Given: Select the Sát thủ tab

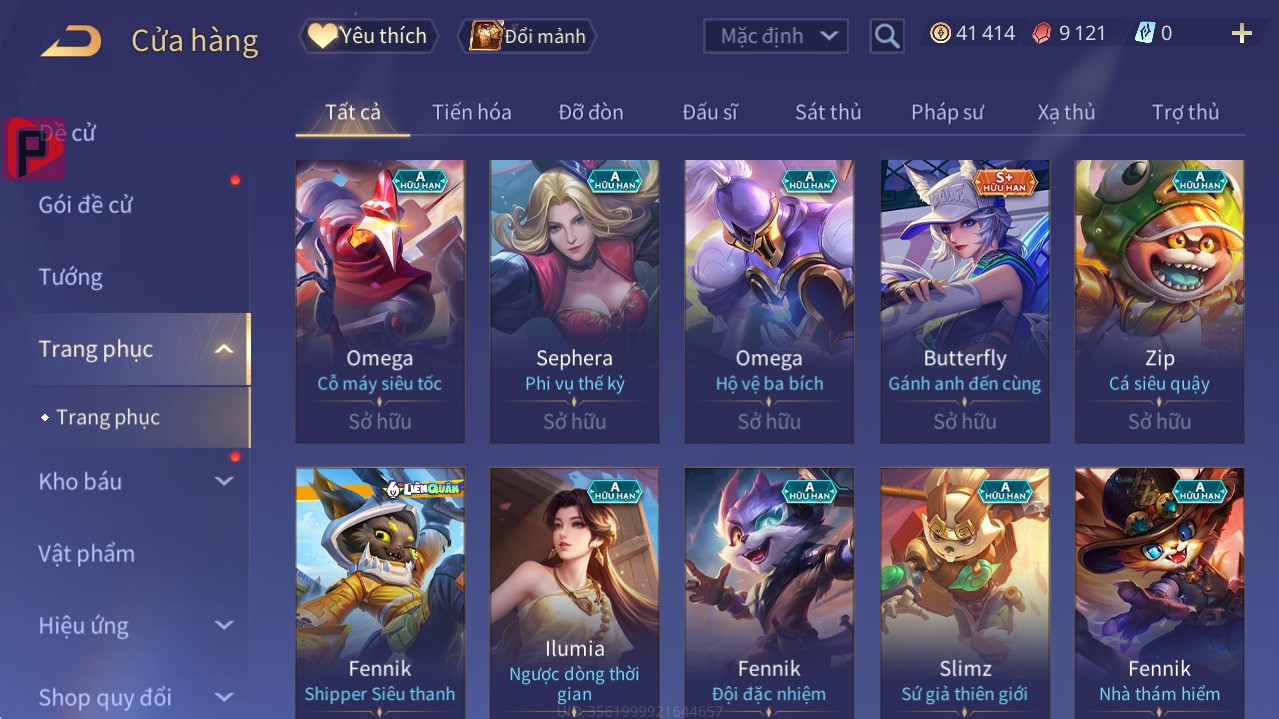Looking at the screenshot, I should pos(827,112).
